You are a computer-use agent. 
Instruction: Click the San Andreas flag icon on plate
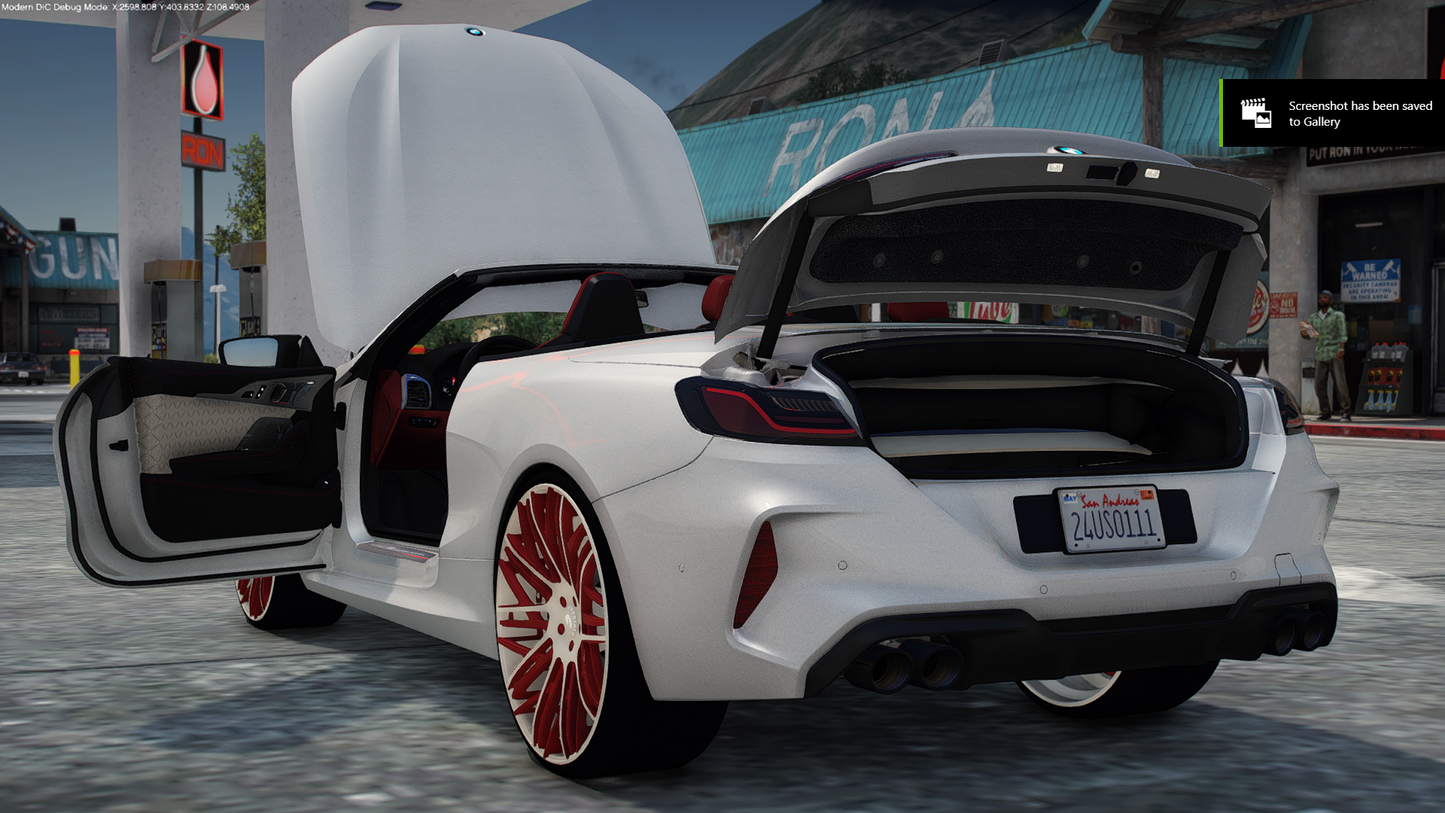[1070, 498]
